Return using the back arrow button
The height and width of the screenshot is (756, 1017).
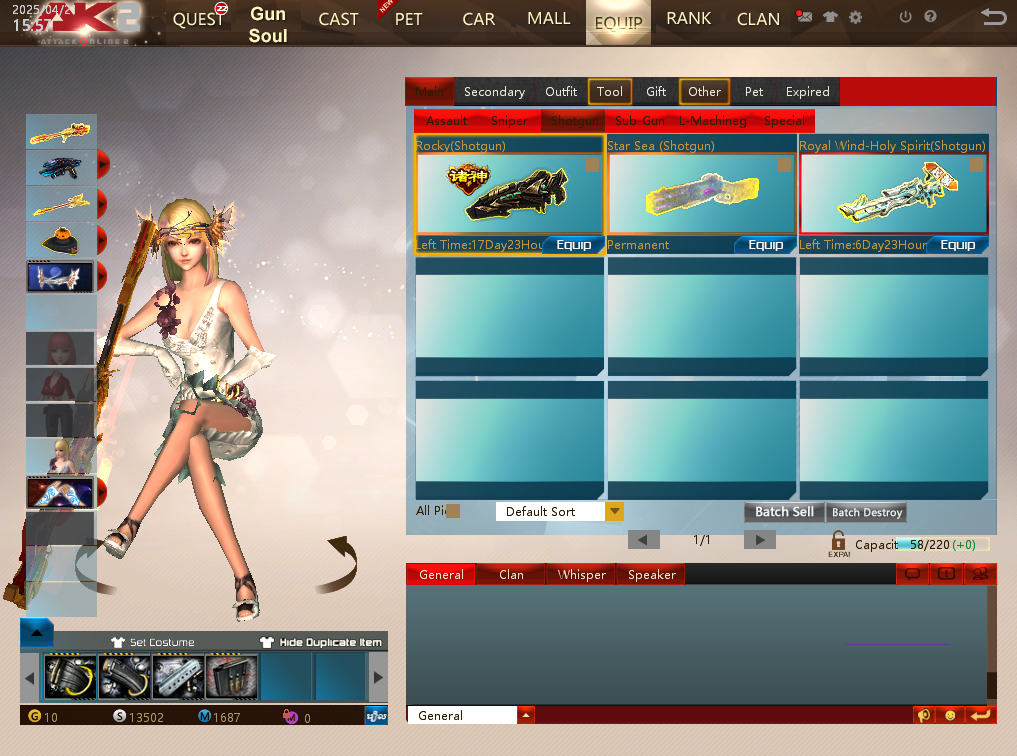pyautogui.click(x=993, y=17)
